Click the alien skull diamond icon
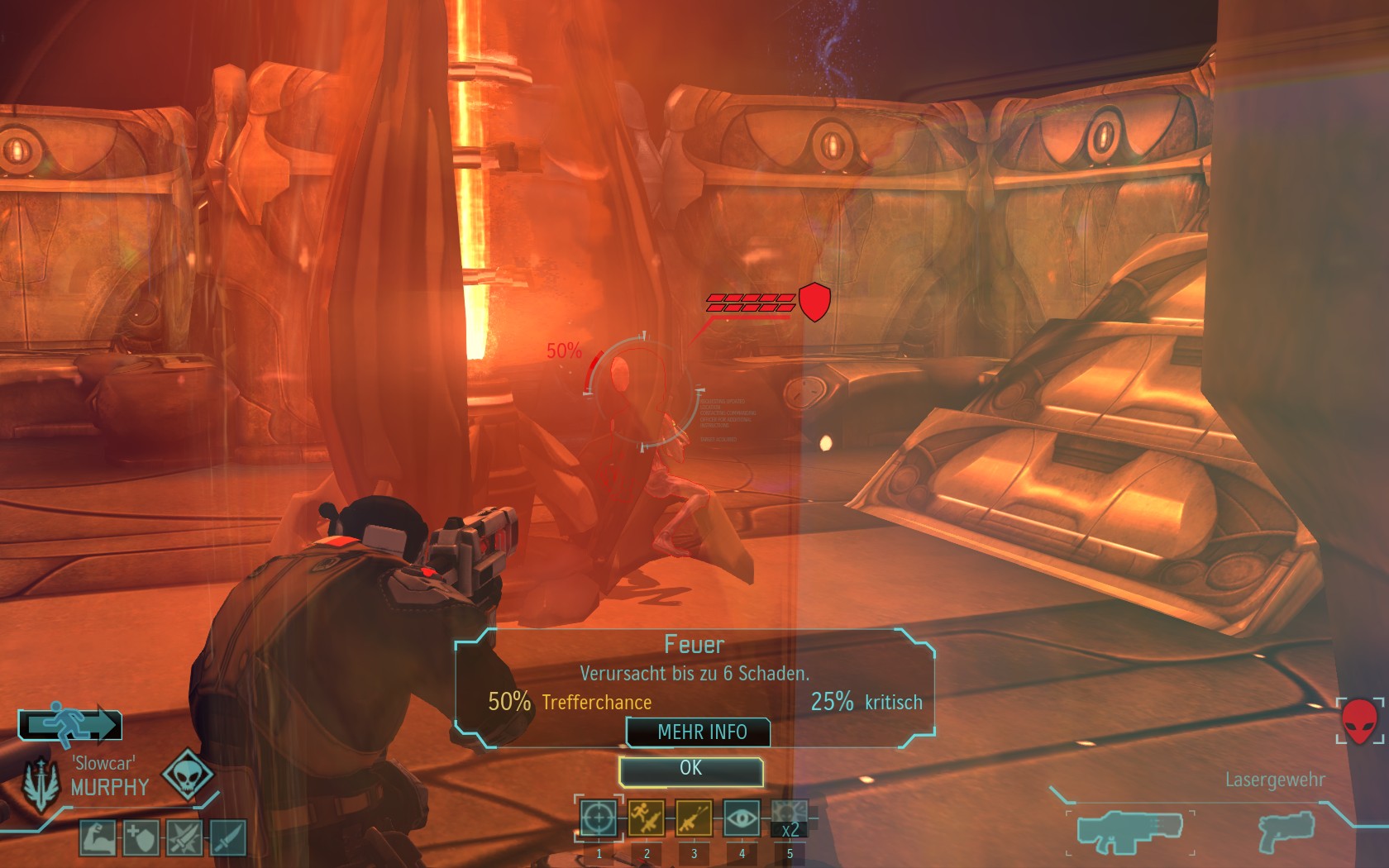This screenshot has height=868, width=1389. click(187, 775)
